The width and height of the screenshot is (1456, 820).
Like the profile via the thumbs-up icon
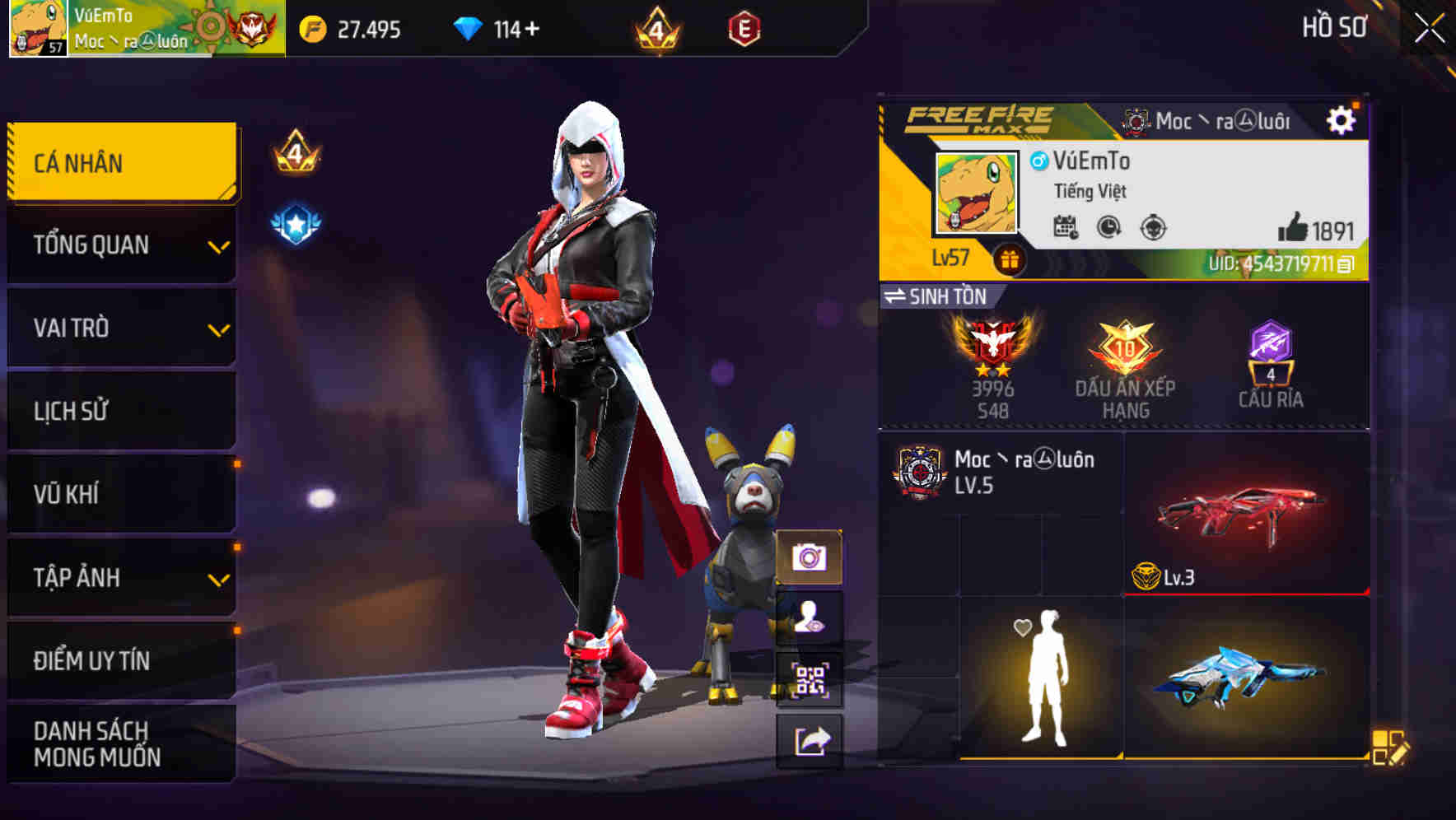pyautogui.click(x=1293, y=231)
